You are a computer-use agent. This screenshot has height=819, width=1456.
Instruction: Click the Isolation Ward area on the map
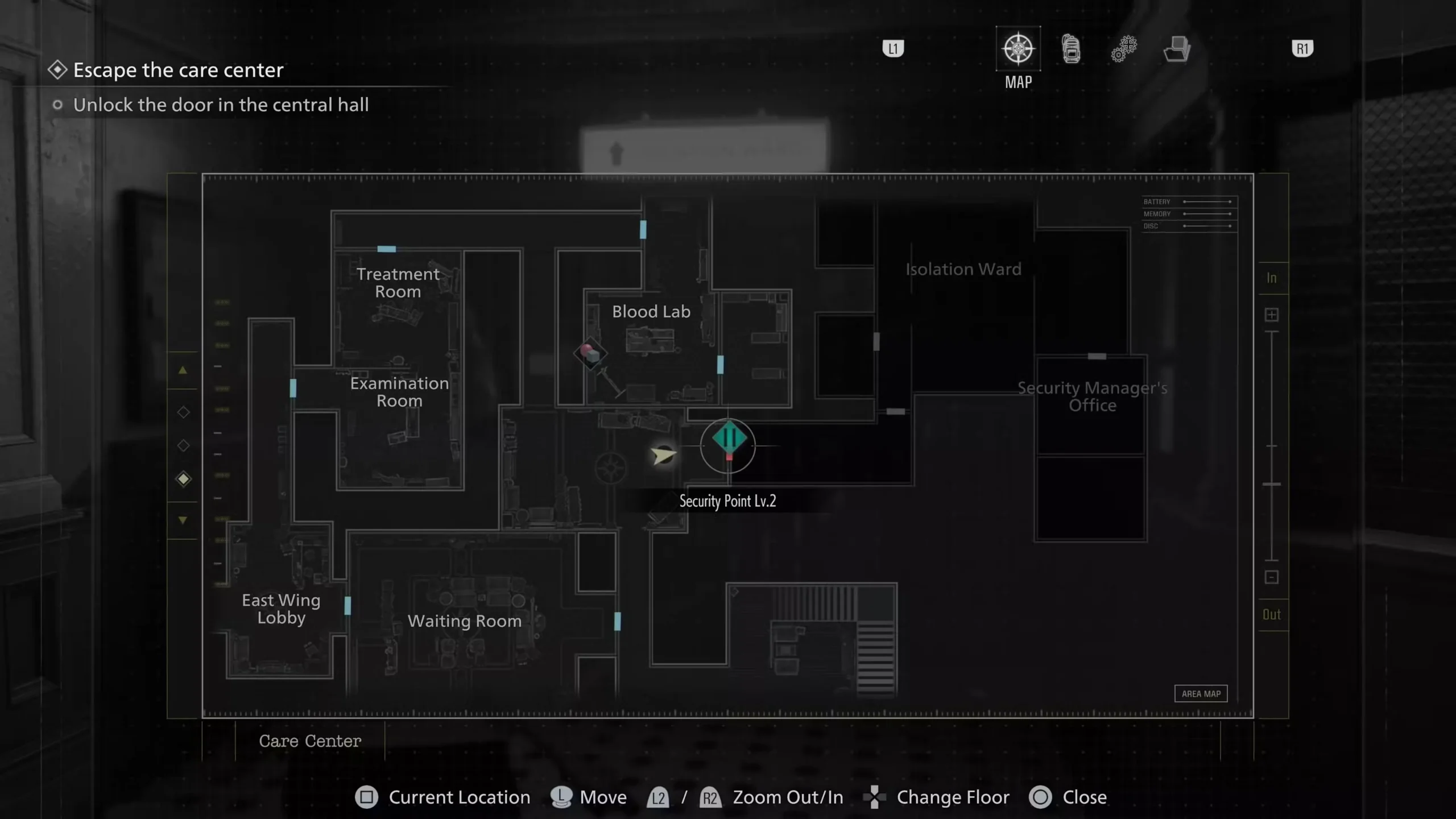962,269
